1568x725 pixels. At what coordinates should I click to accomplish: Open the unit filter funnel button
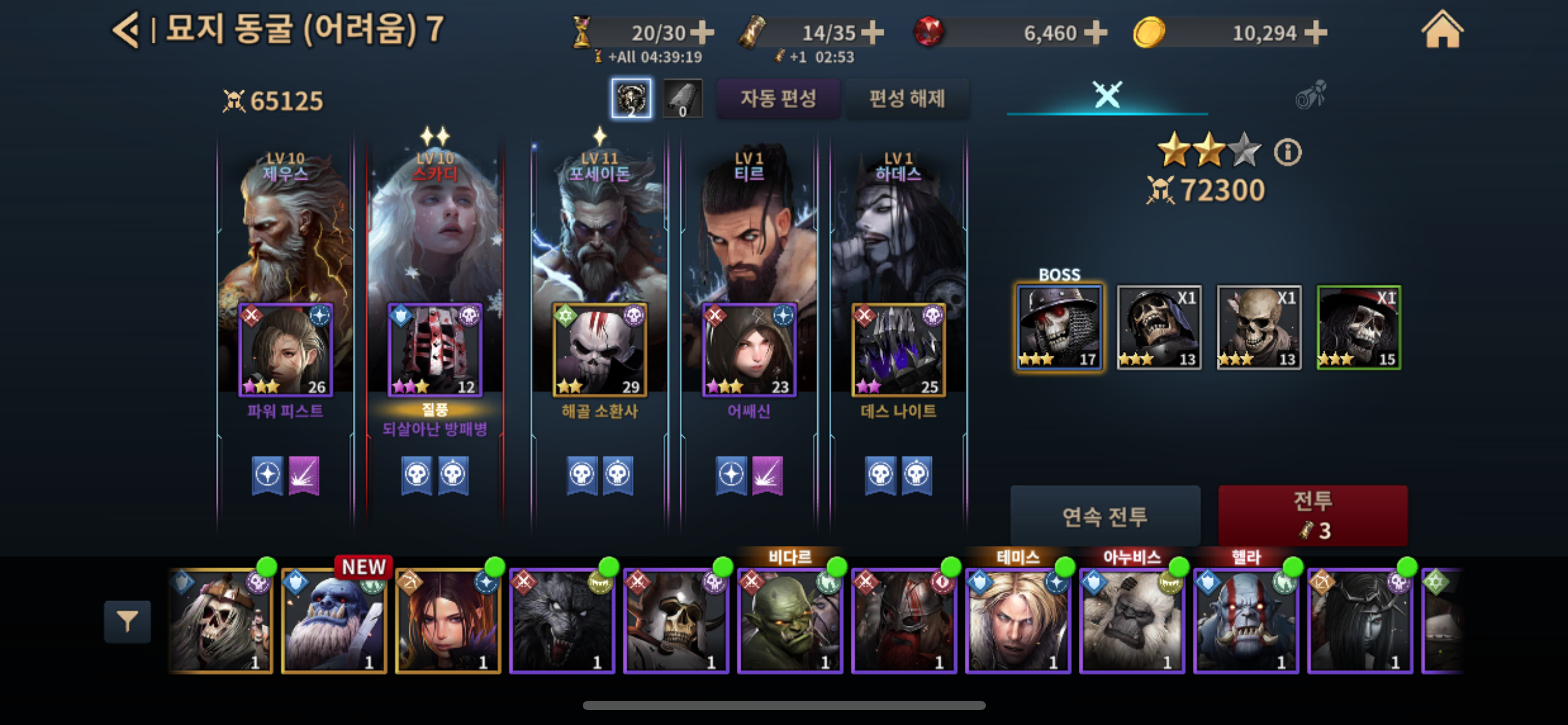click(x=127, y=621)
